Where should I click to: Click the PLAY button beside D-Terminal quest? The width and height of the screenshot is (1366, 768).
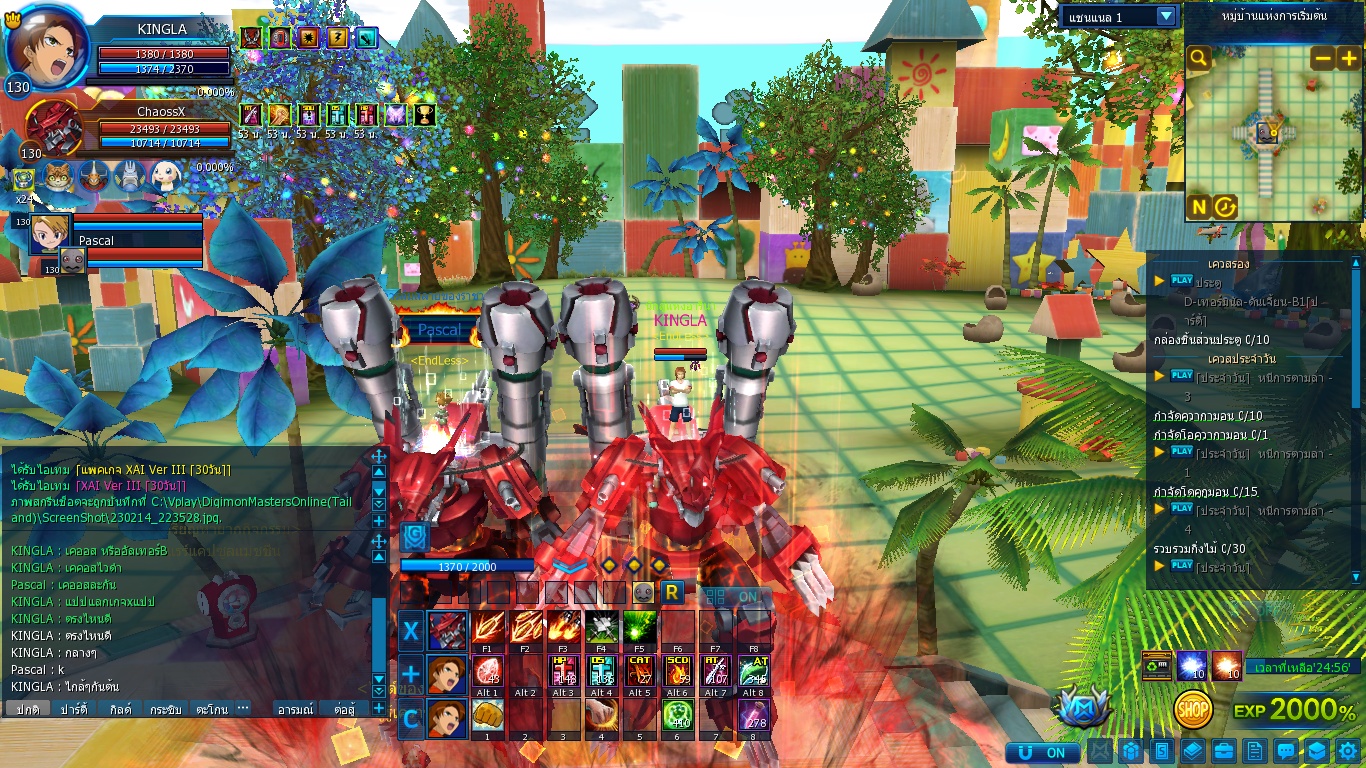point(1182,281)
